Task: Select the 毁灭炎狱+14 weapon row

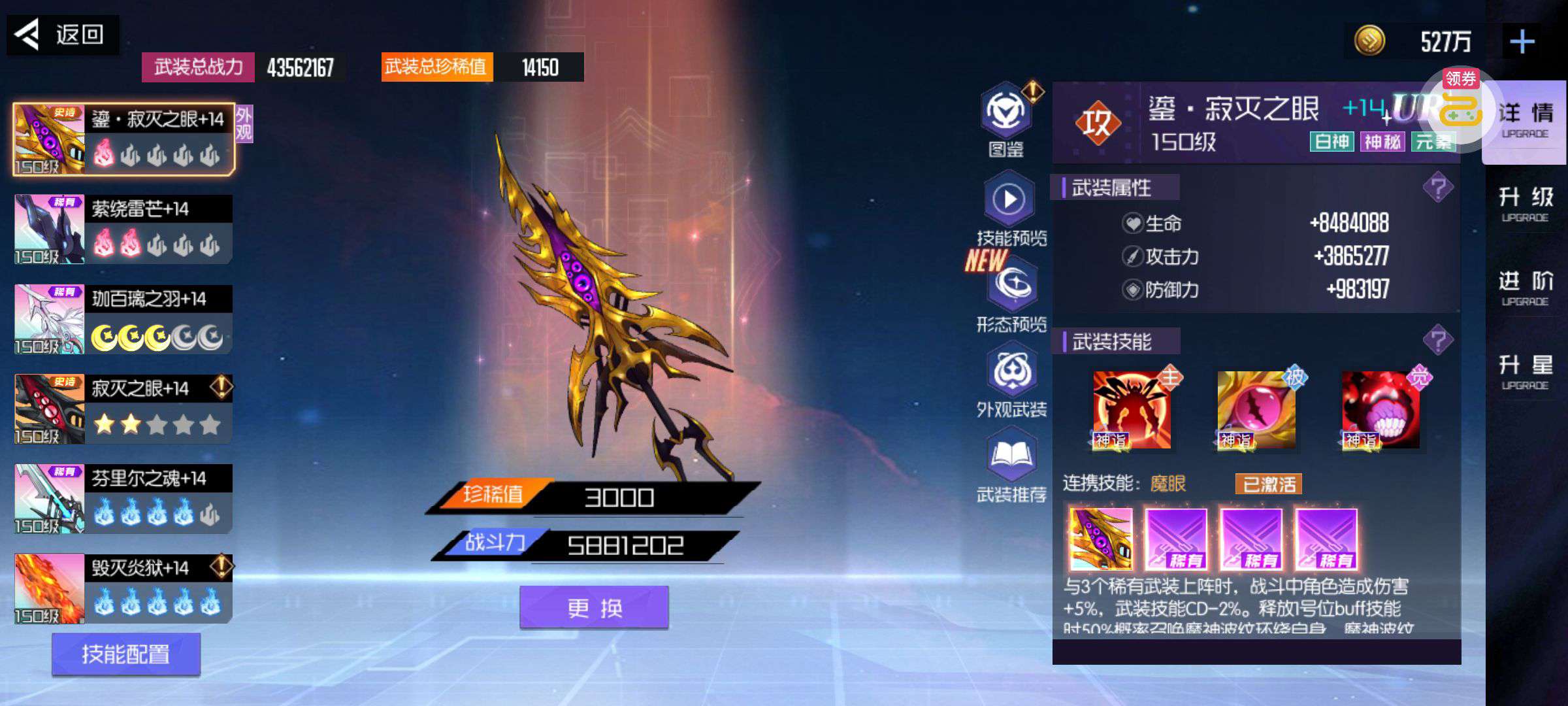Action: 123,588
